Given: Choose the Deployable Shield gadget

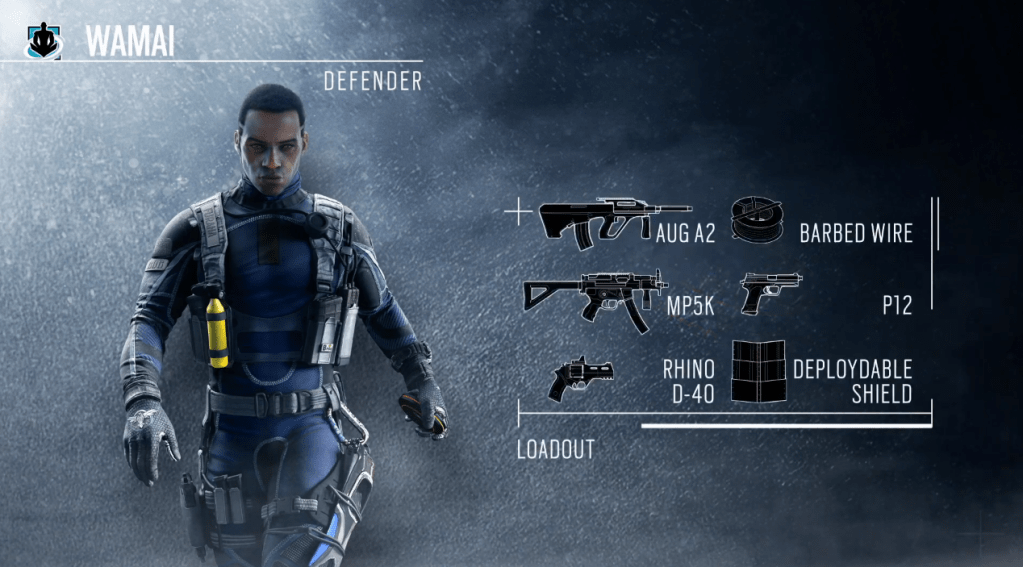Looking at the screenshot, I should click(x=758, y=374).
